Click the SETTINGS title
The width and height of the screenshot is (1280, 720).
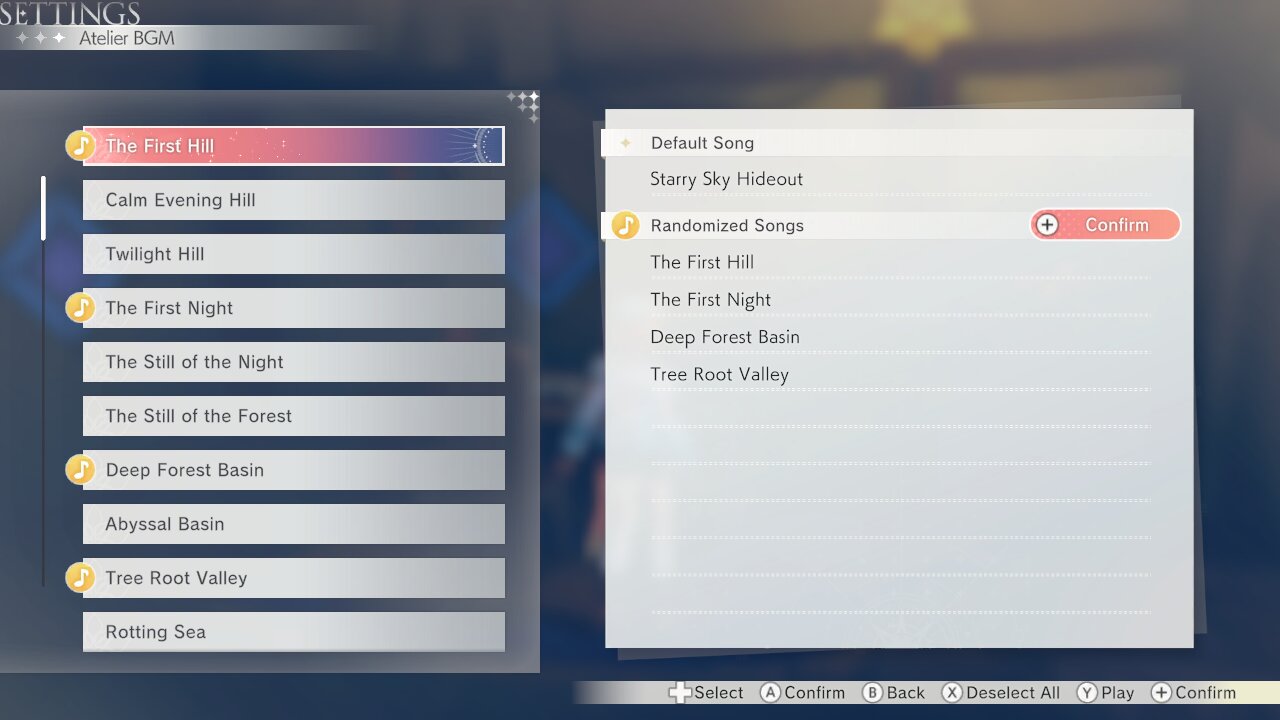70,14
